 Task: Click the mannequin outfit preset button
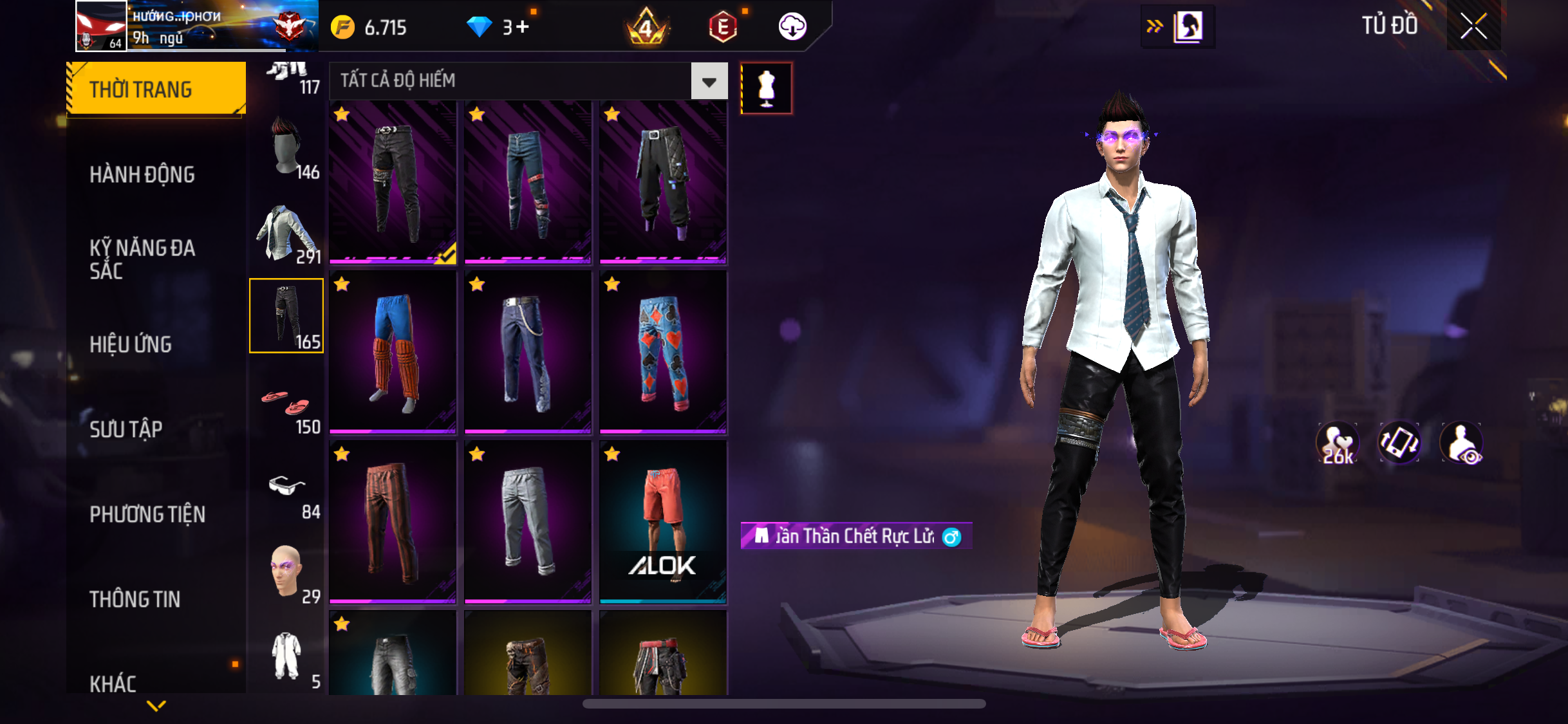[x=766, y=88]
